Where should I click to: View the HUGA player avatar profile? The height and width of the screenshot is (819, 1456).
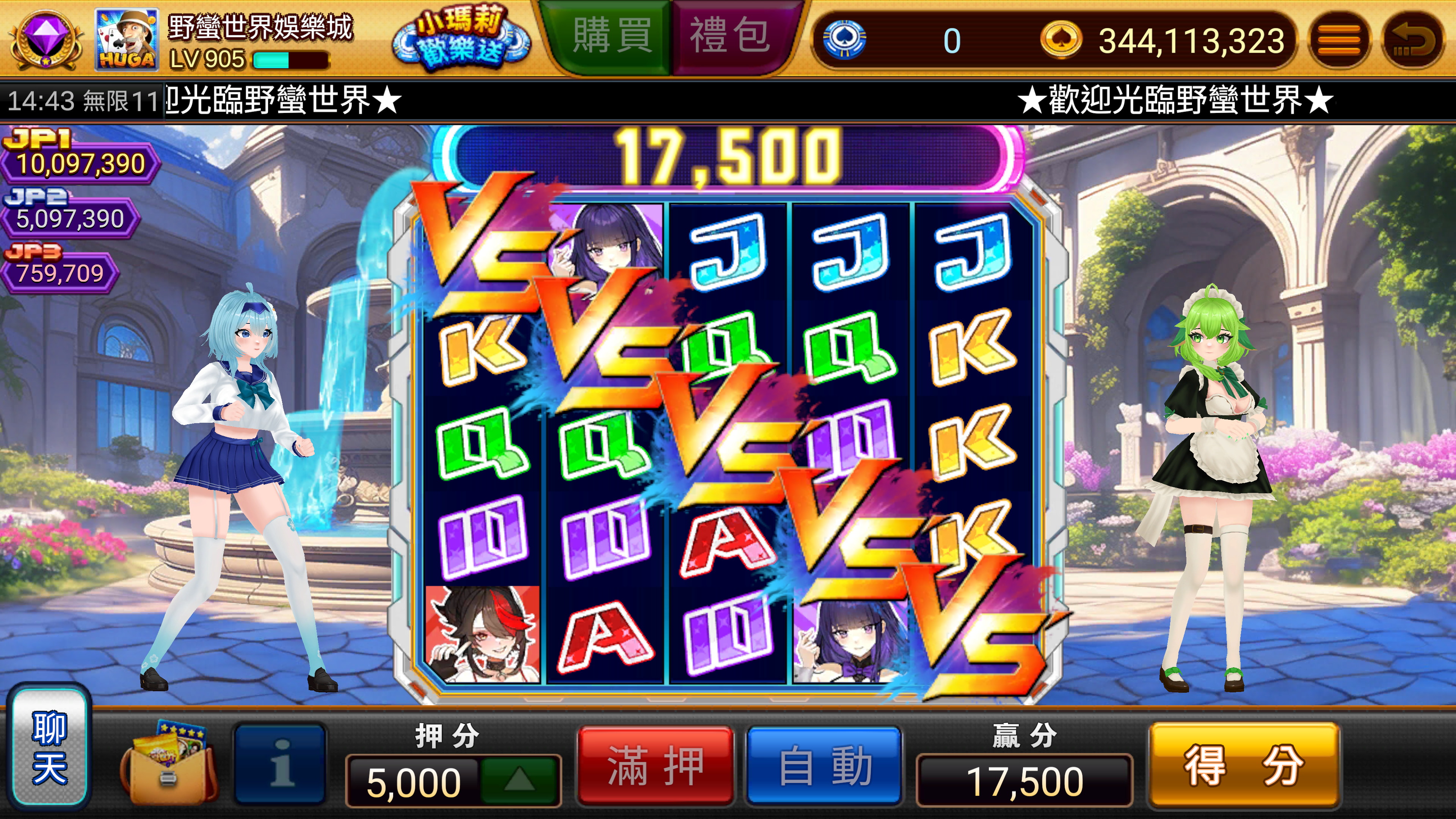pyautogui.click(x=127, y=39)
